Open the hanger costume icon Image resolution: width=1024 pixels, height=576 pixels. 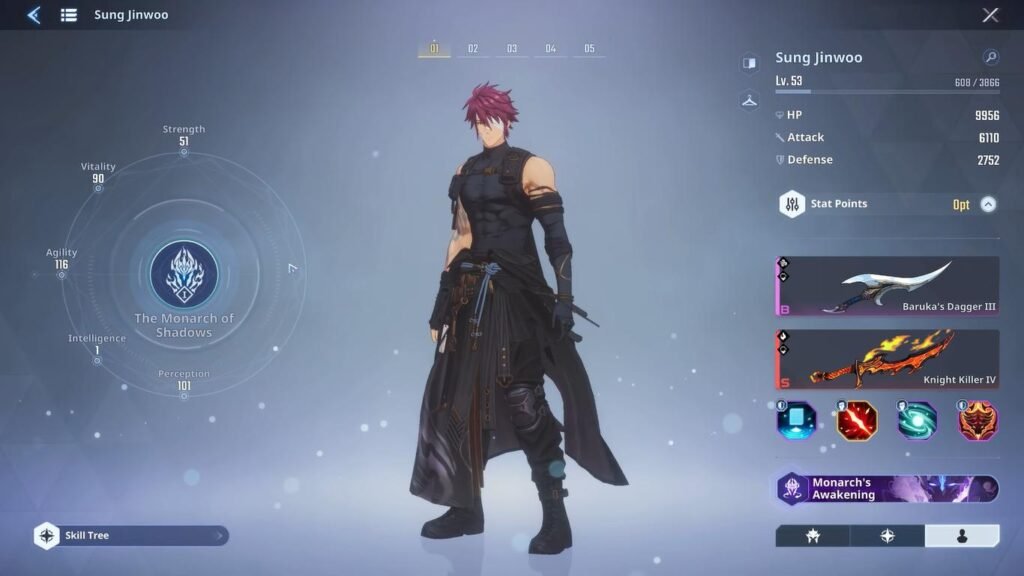click(x=749, y=100)
